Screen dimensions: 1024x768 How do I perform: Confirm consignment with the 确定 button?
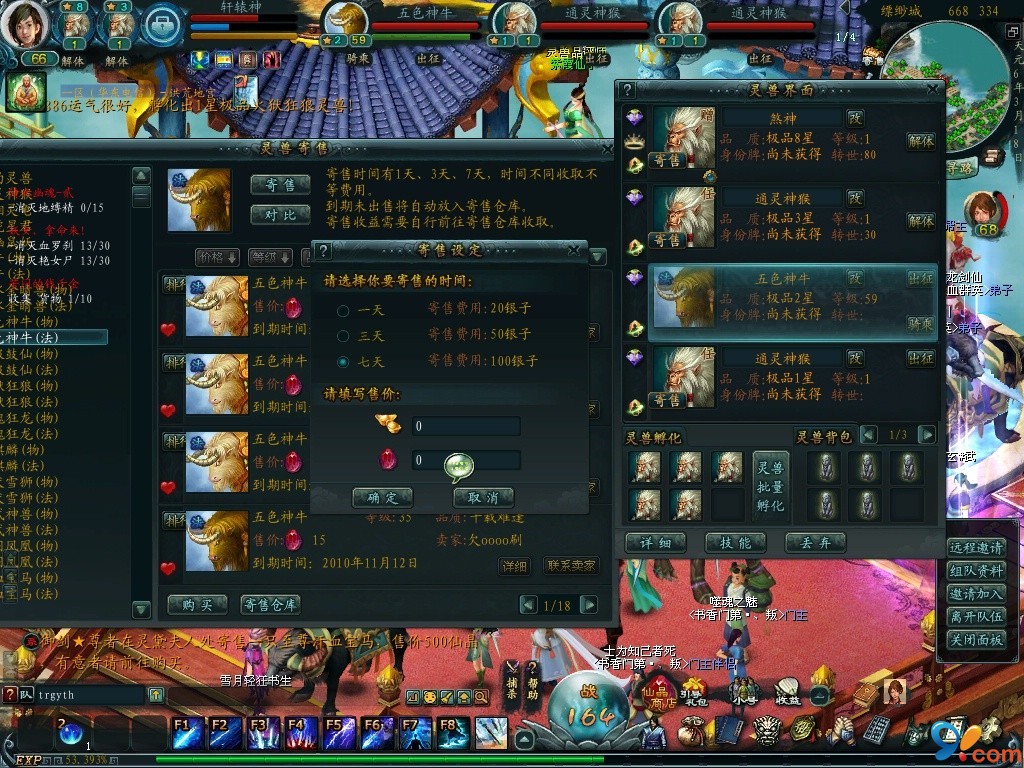point(382,497)
